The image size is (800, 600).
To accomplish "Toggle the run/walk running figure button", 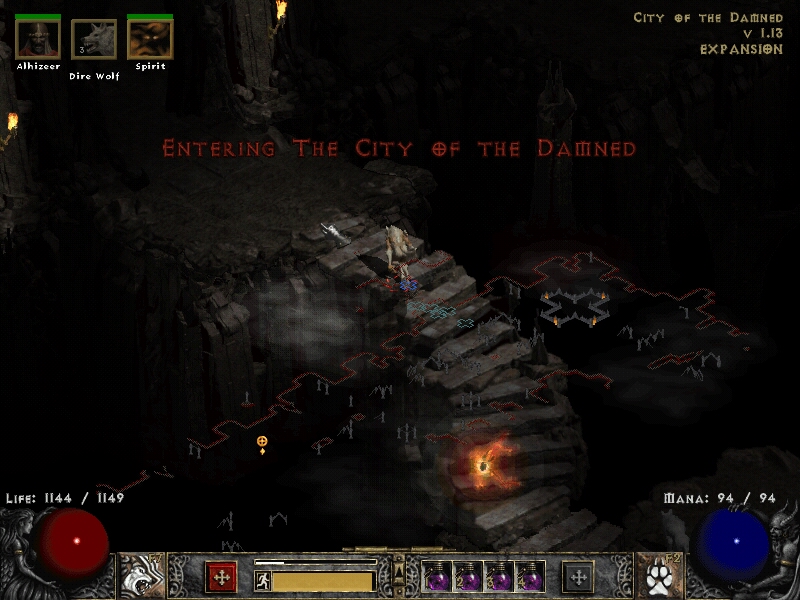I will (262, 579).
